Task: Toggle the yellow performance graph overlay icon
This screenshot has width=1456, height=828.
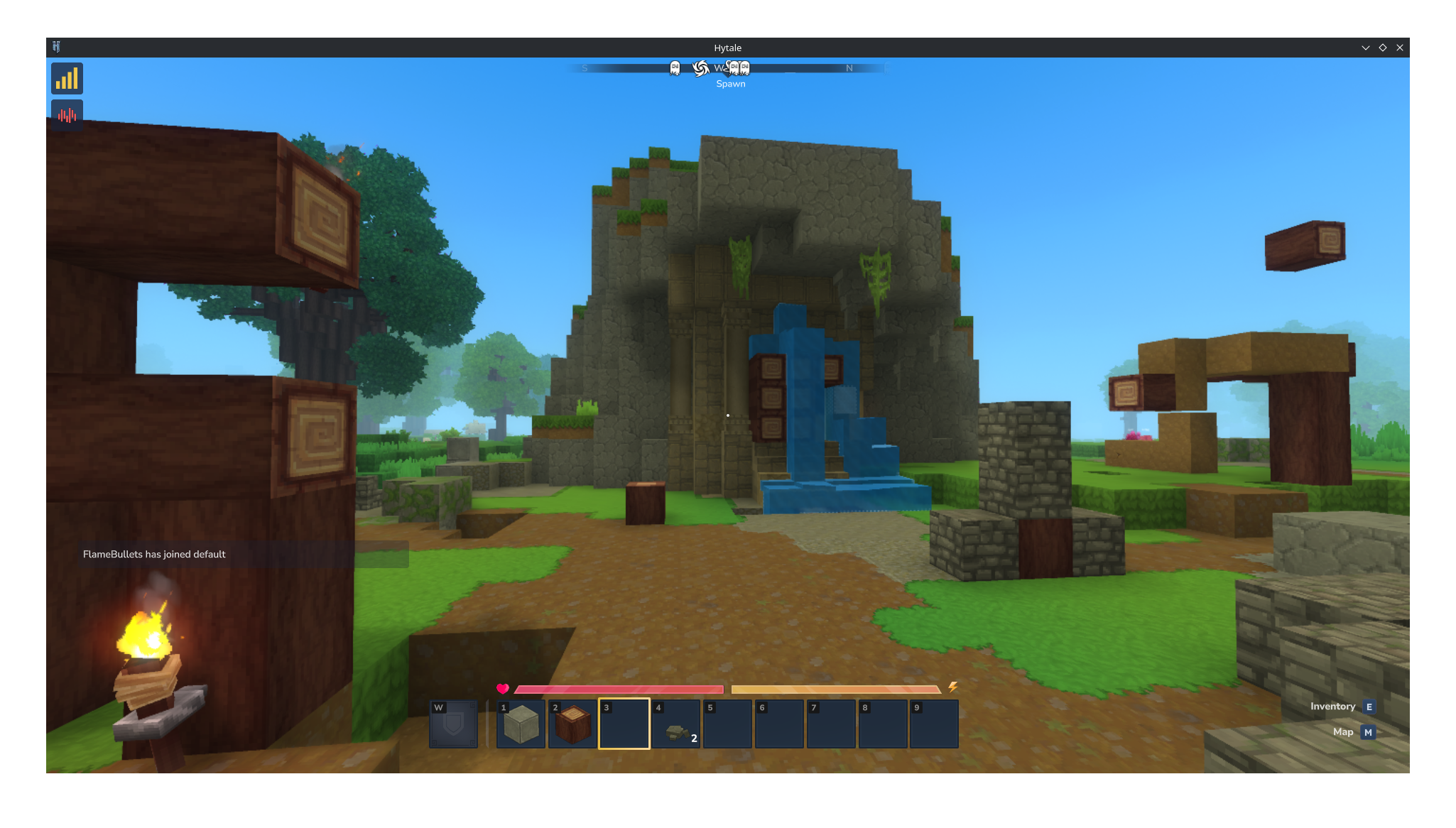Action: (x=67, y=78)
